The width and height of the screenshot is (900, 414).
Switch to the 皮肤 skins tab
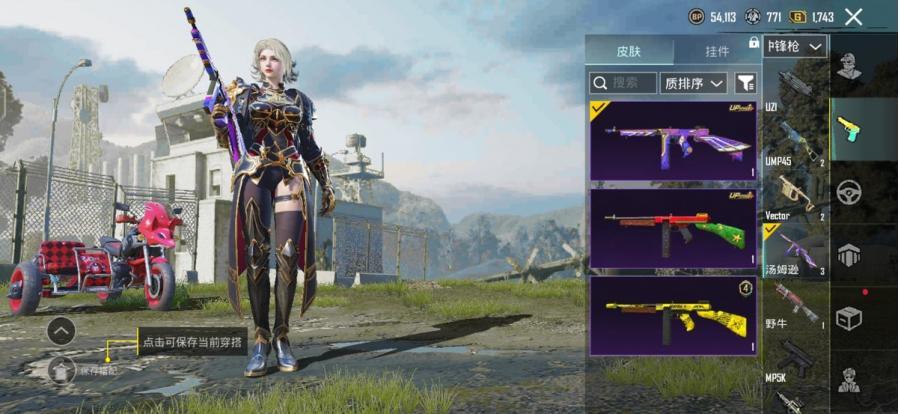[629, 50]
